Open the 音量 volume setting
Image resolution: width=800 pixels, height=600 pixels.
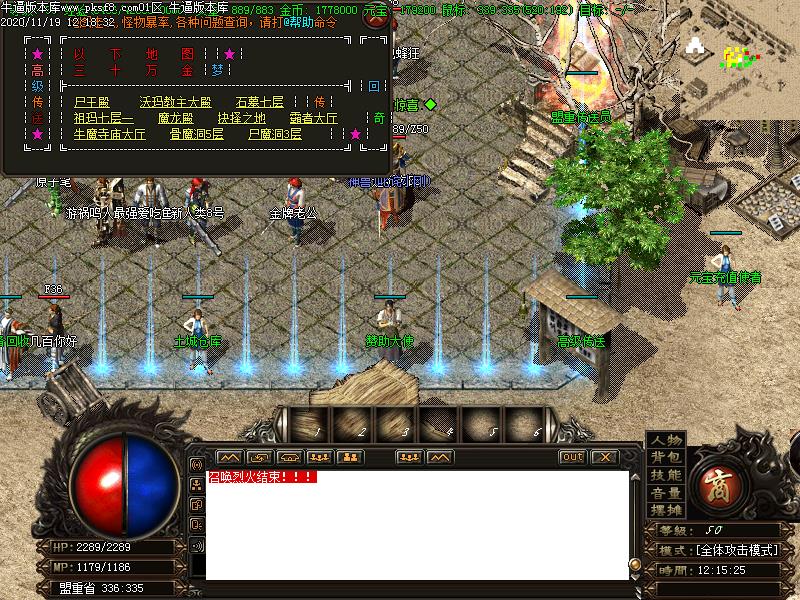click(666, 492)
